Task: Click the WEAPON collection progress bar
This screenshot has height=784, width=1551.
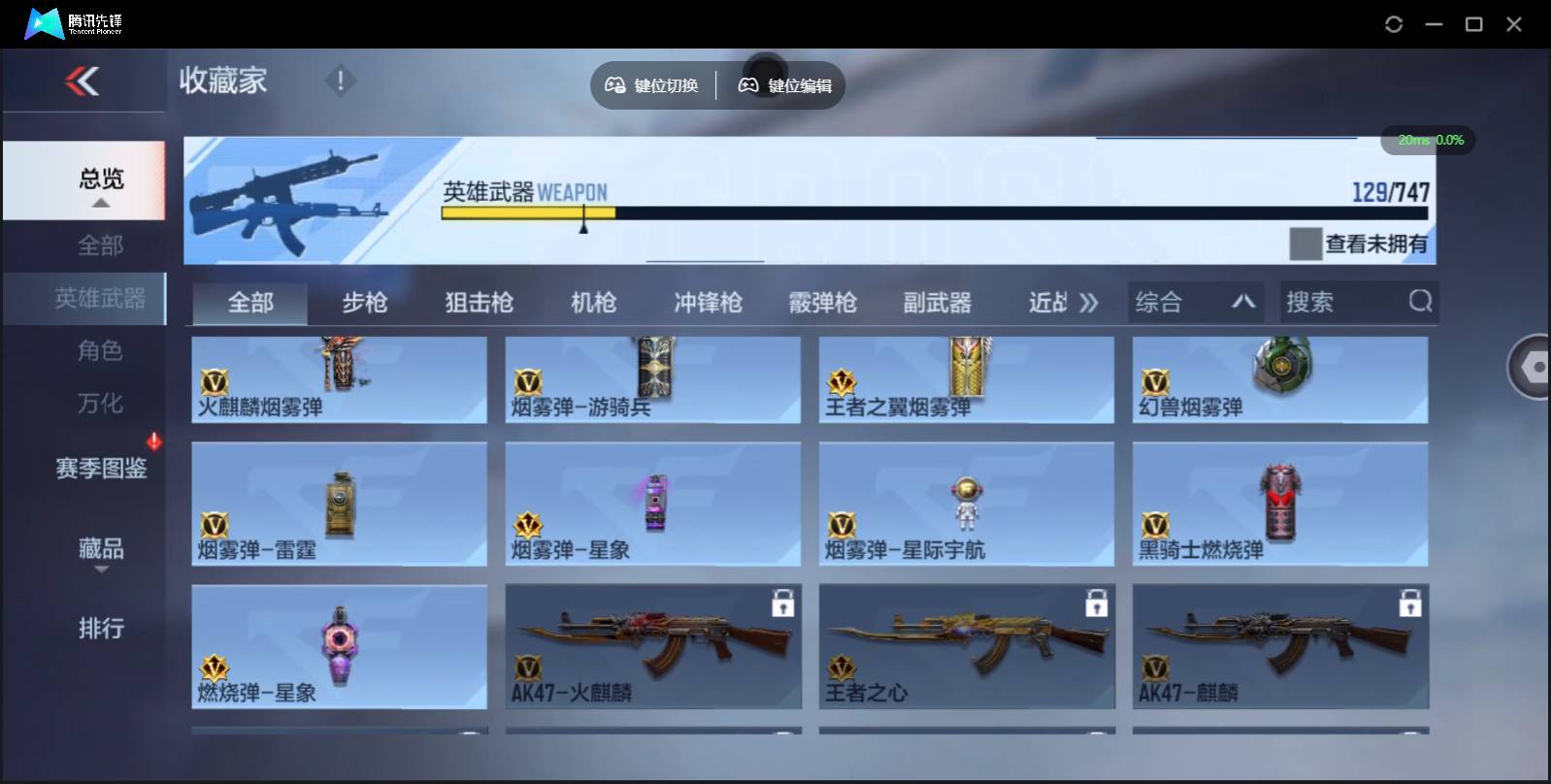Action: click(x=932, y=215)
